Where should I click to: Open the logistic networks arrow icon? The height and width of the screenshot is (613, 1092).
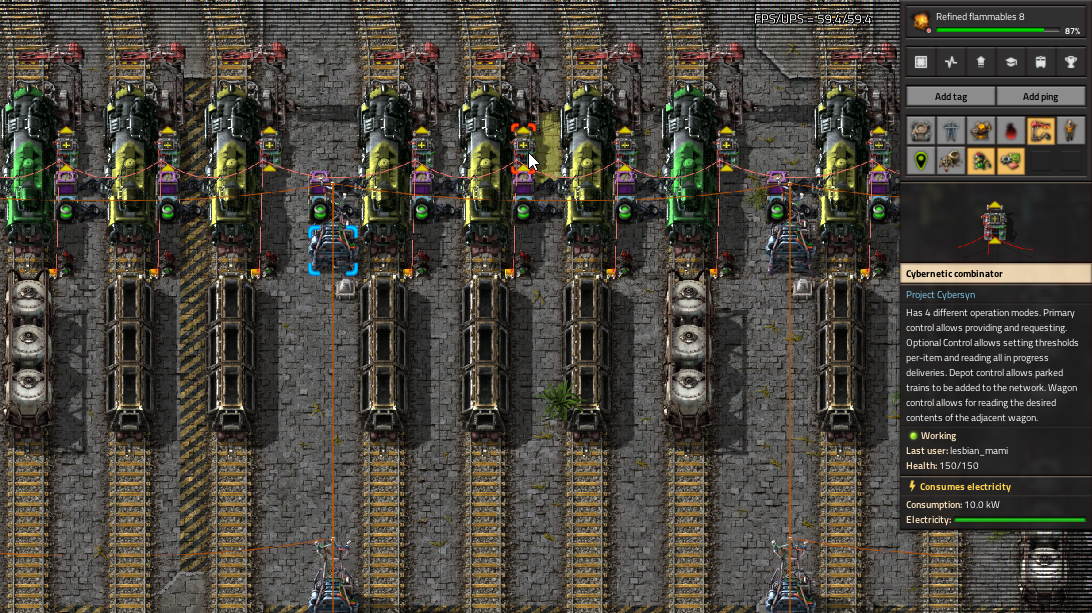click(981, 62)
